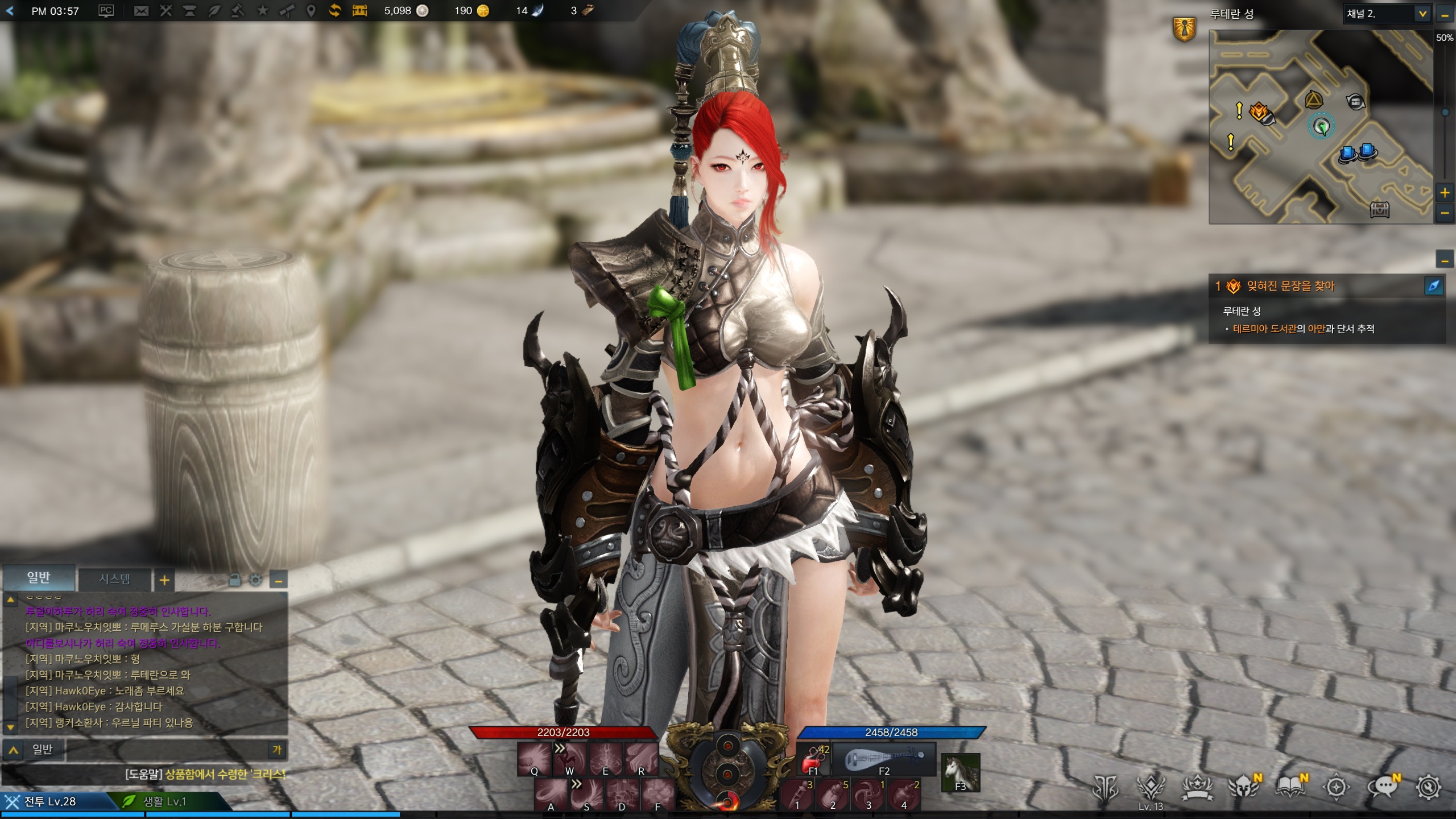Open the yellow treasure chest icon
The width and height of the screenshot is (1456, 819).
359,11
